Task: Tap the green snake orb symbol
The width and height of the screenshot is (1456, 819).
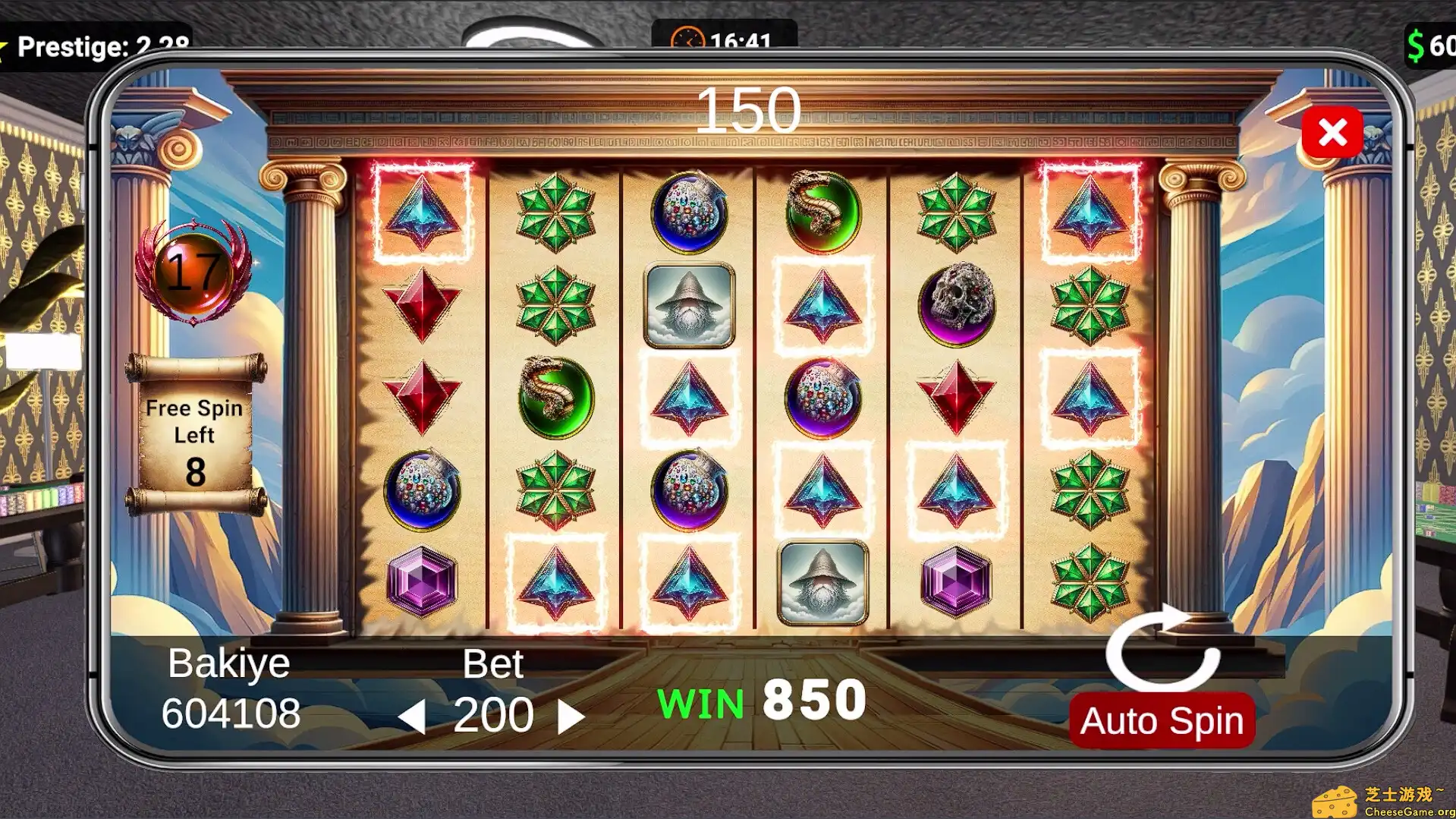Action: pyautogui.click(x=558, y=398)
